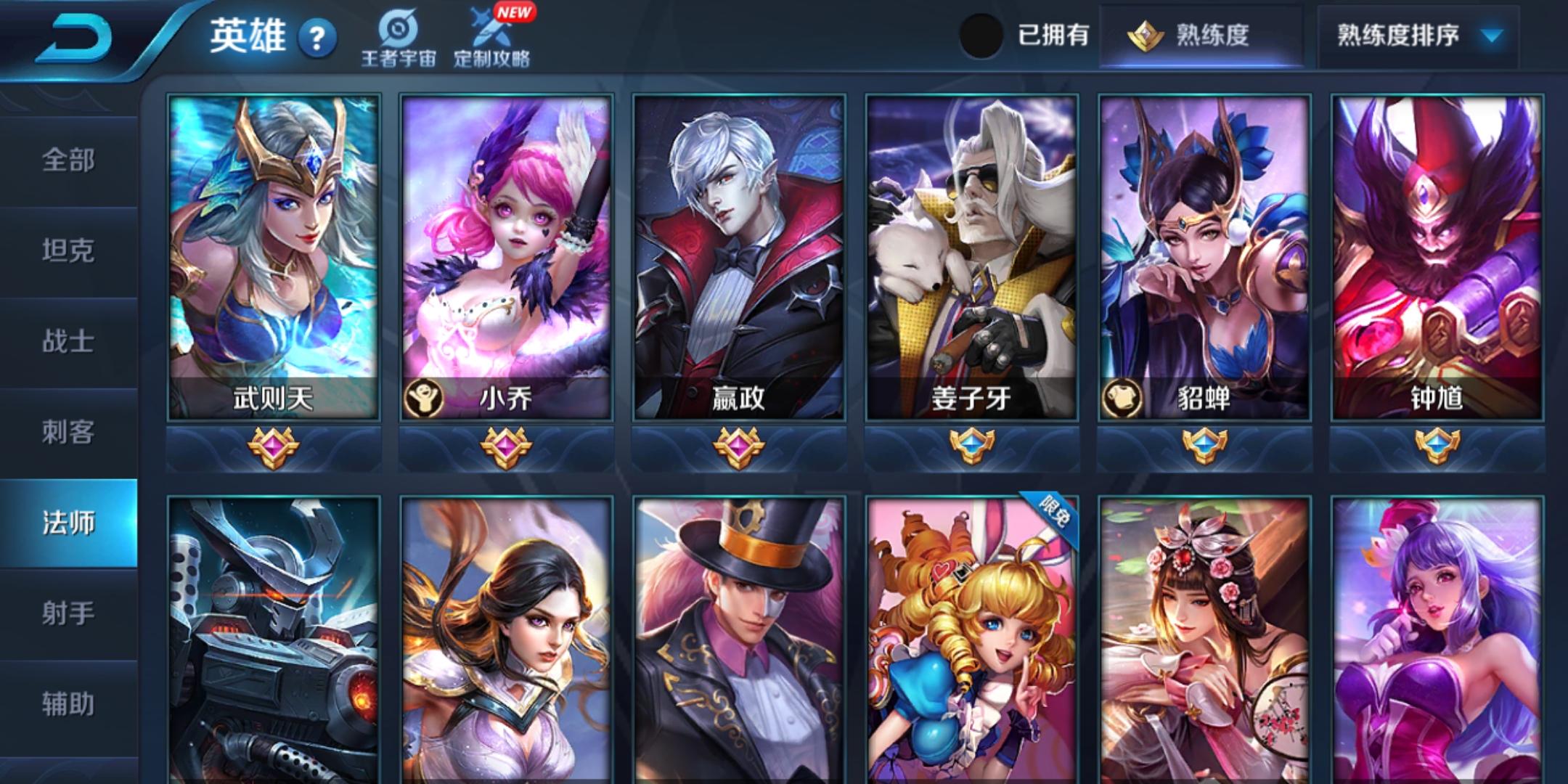Select the 武则天 hero card
This screenshot has width=1568, height=784.
click(274, 258)
